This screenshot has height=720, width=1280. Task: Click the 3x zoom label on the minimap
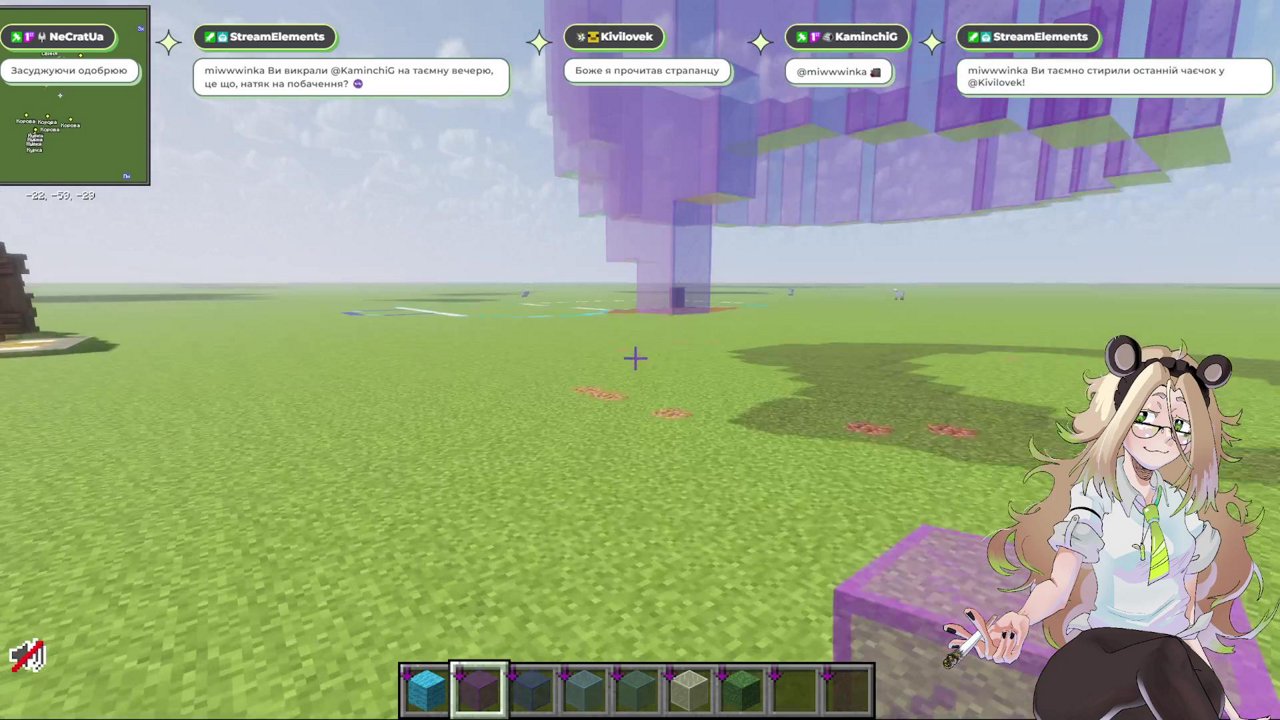141,28
